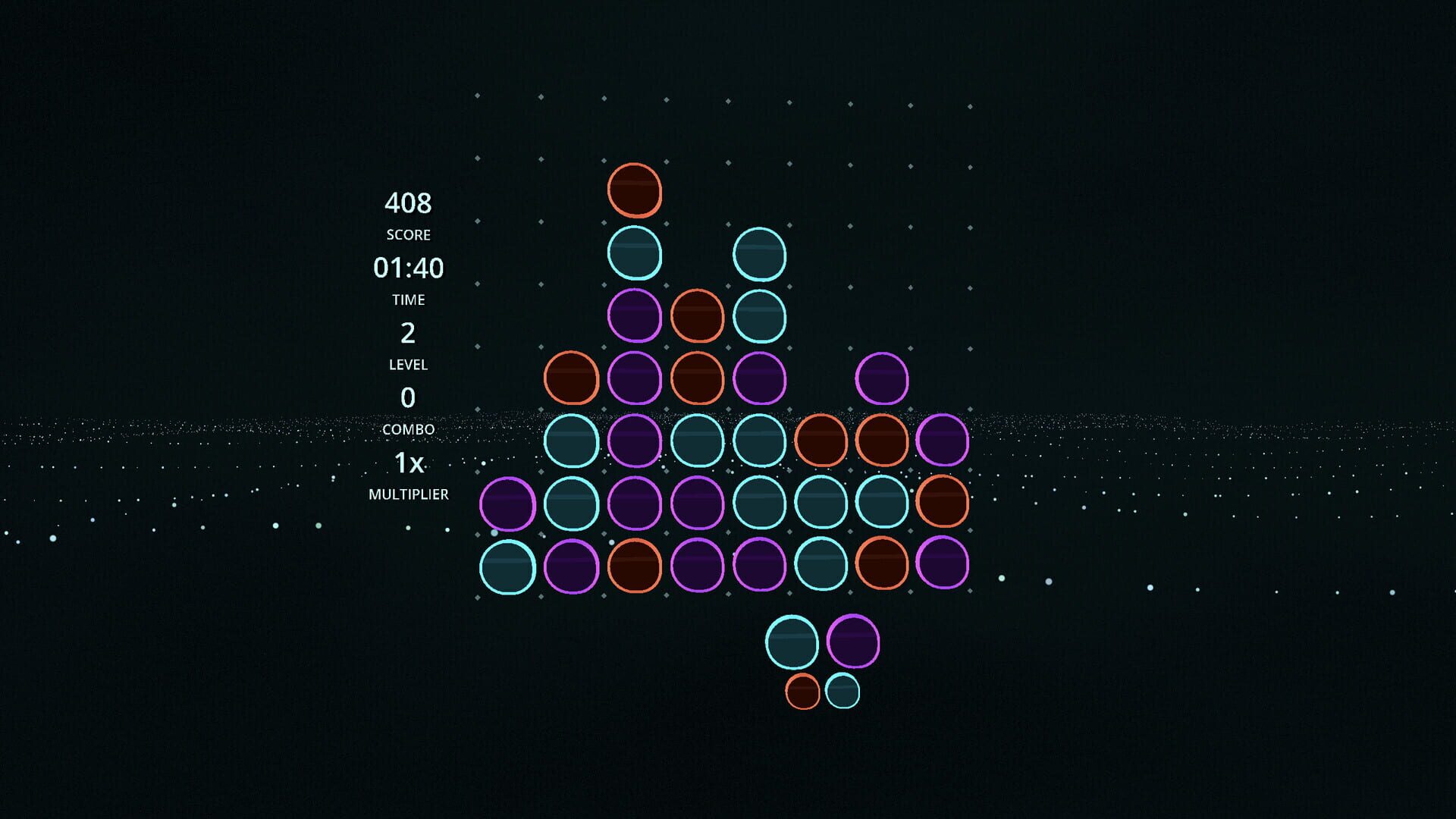This screenshot has width=1456, height=819.
Task: Select the cyan circle below the top orange piece
Action: [x=635, y=253]
